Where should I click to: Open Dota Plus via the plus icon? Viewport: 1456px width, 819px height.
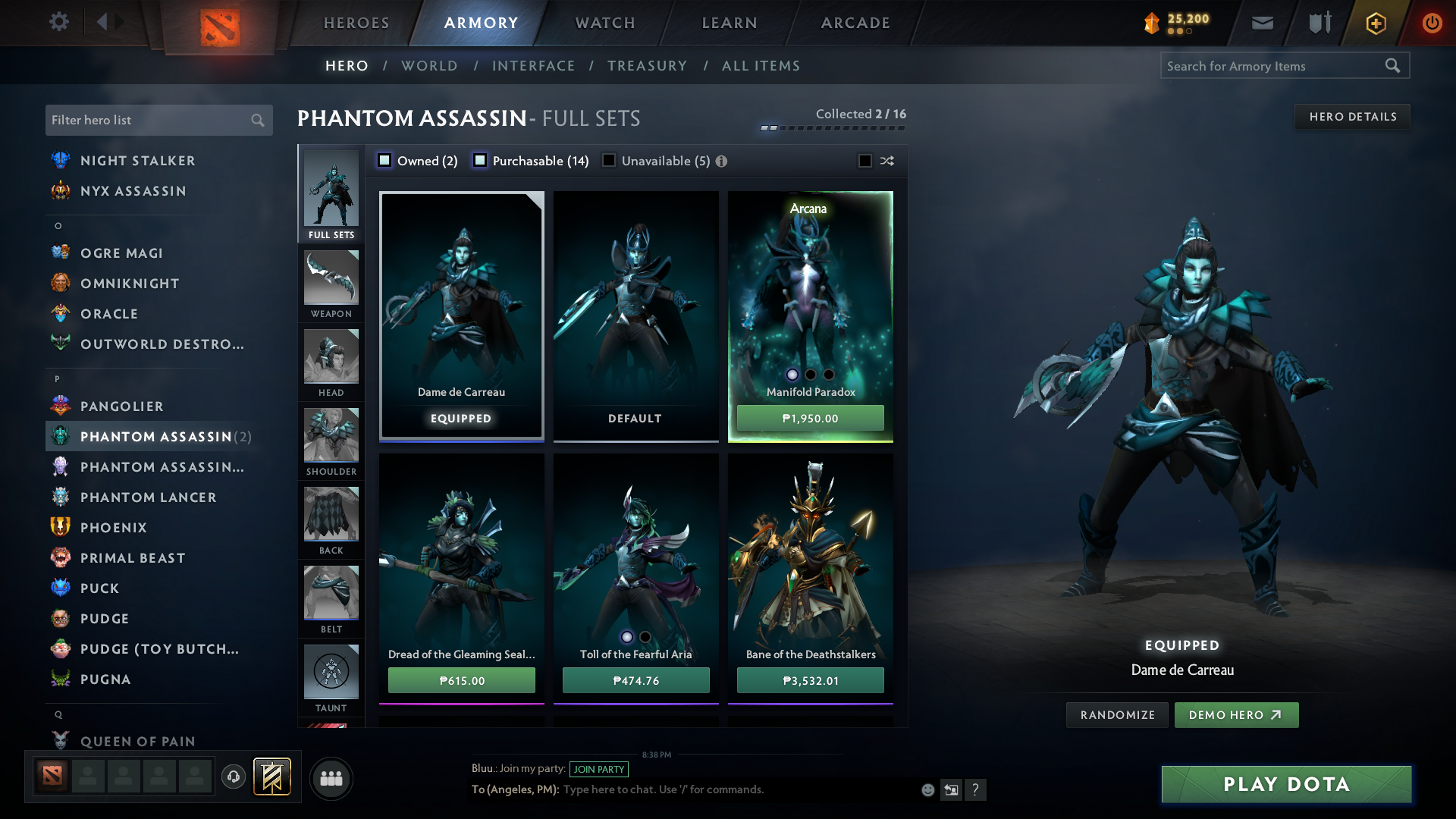(1375, 22)
